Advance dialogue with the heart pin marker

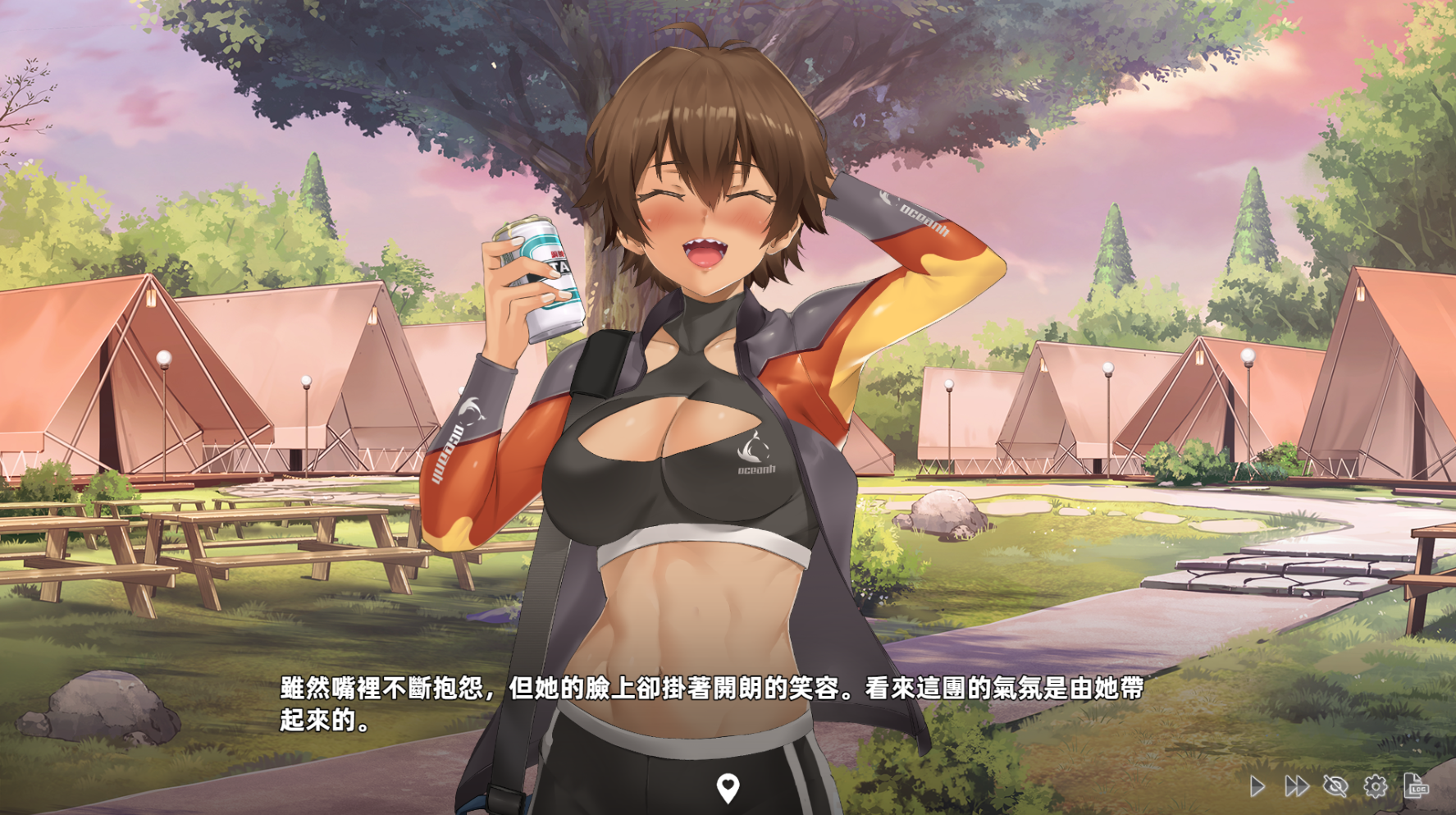[x=728, y=788]
